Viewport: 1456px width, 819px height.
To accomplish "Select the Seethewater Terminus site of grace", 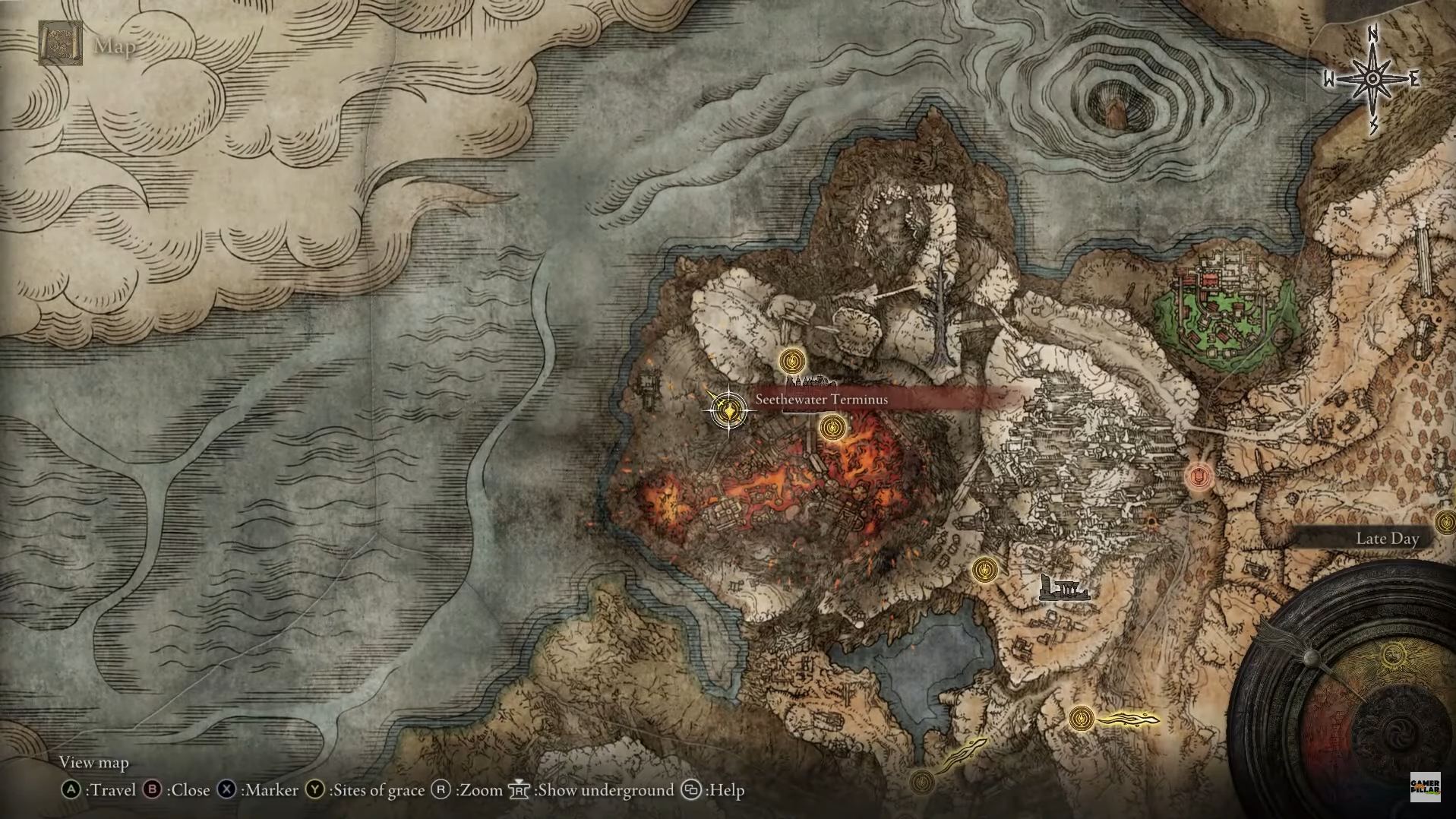I will [728, 411].
